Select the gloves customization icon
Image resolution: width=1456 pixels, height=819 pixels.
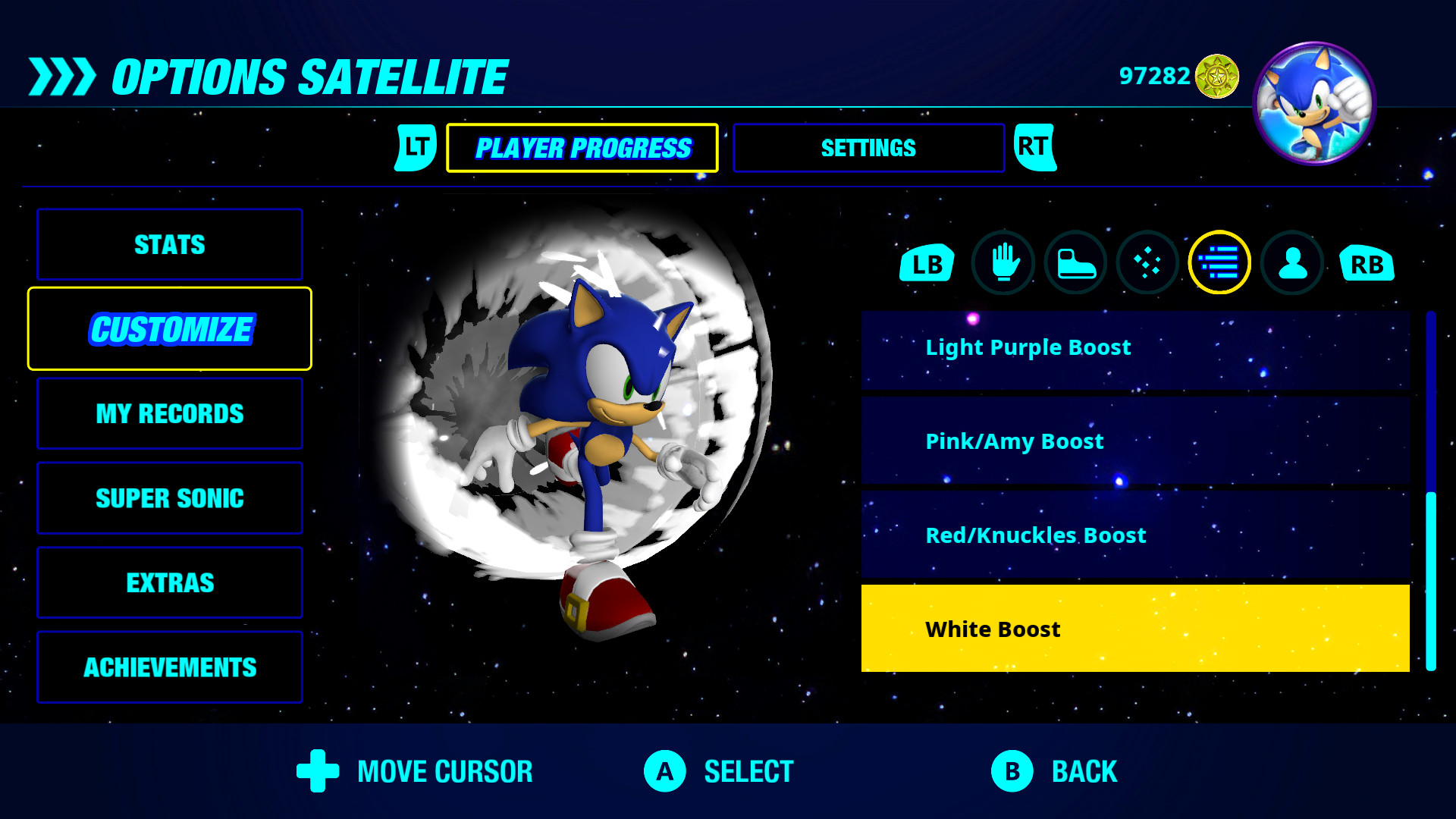[x=1003, y=263]
